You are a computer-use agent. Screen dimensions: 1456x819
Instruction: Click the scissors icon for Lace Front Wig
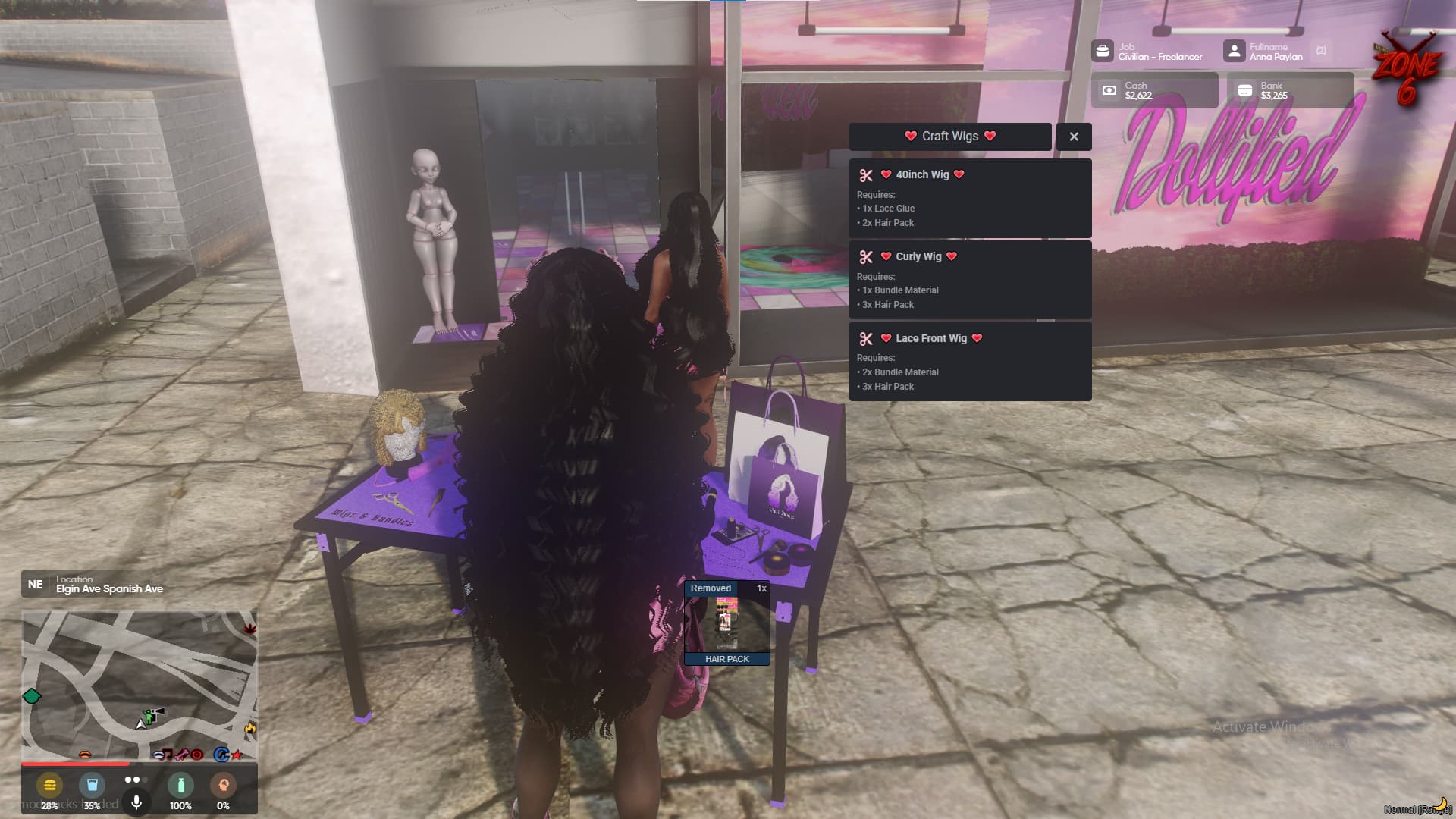(865, 339)
